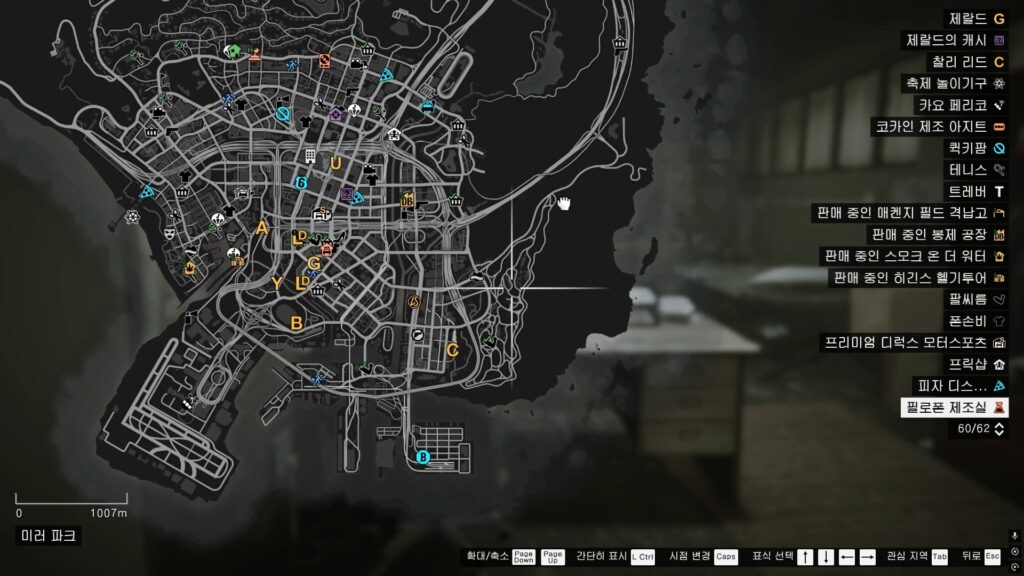Choose the 판매 중인 봉제 공장 entry
The image size is (1024, 576).
click(935, 235)
